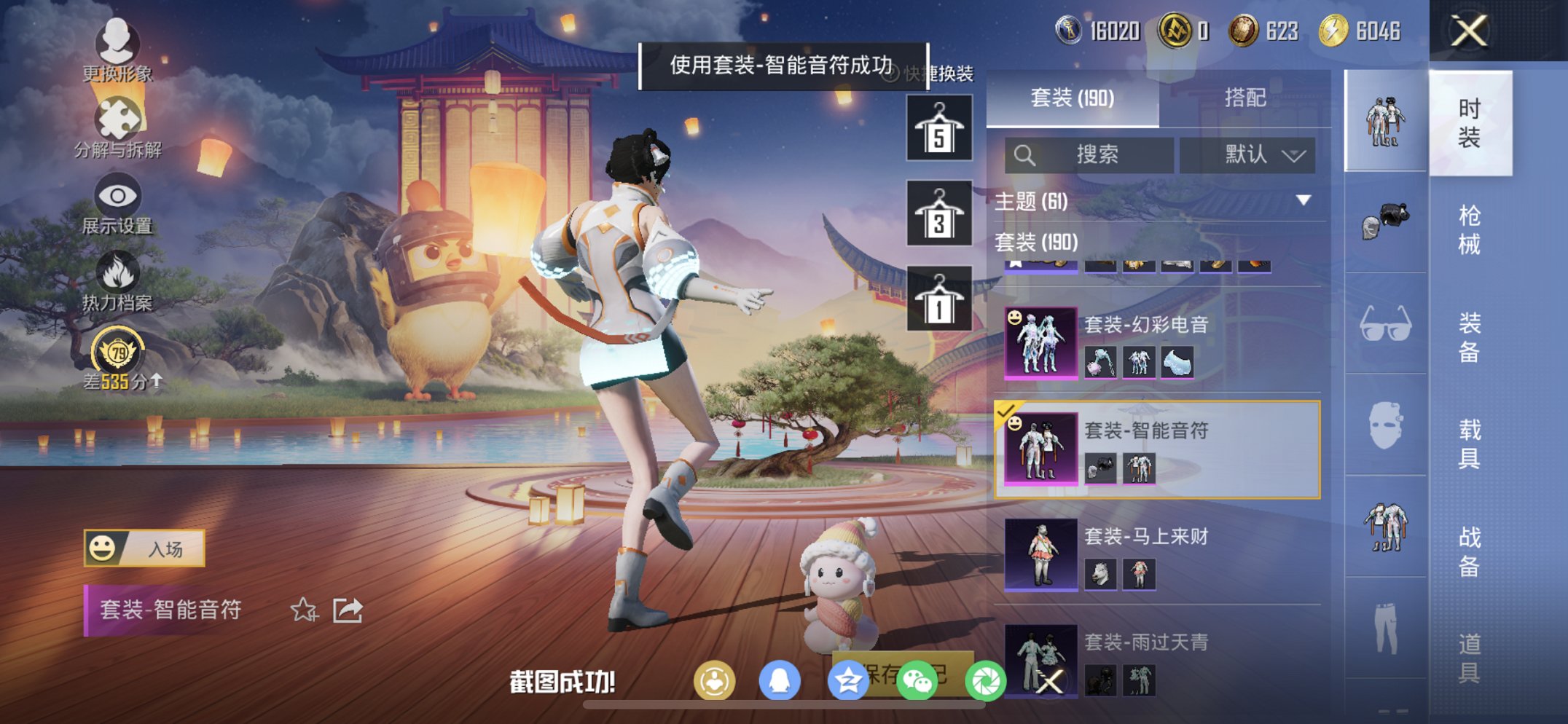The height and width of the screenshot is (724, 1568).
Task: Click the 搜索 search input field
Action: [x=1089, y=155]
